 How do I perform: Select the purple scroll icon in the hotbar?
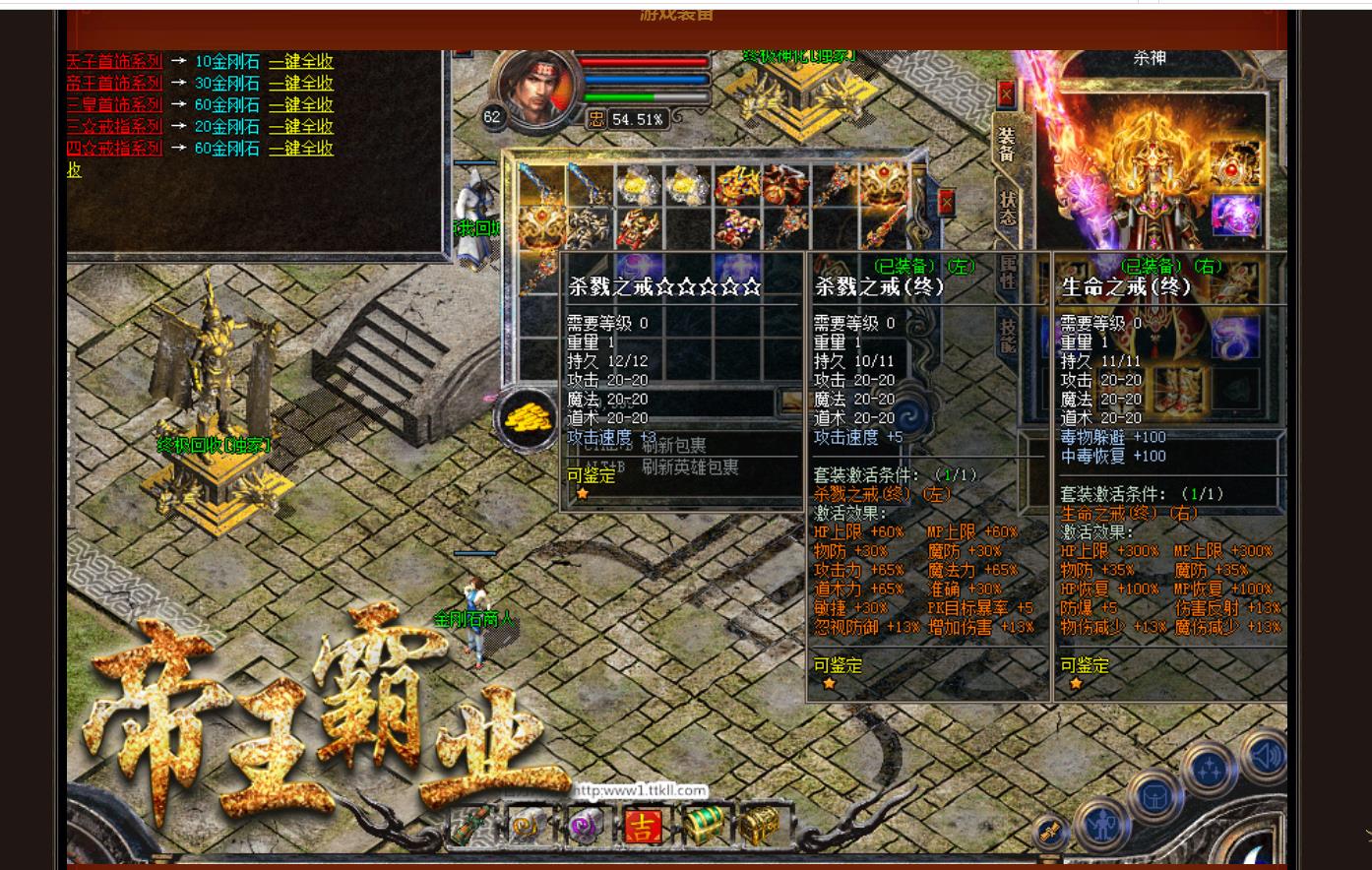click(x=585, y=825)
